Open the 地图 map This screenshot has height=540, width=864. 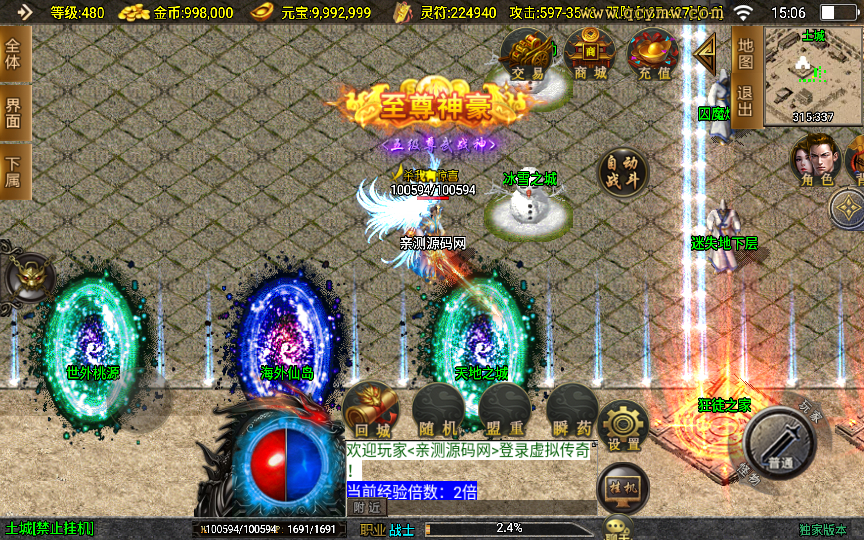[x=745, y=54]
